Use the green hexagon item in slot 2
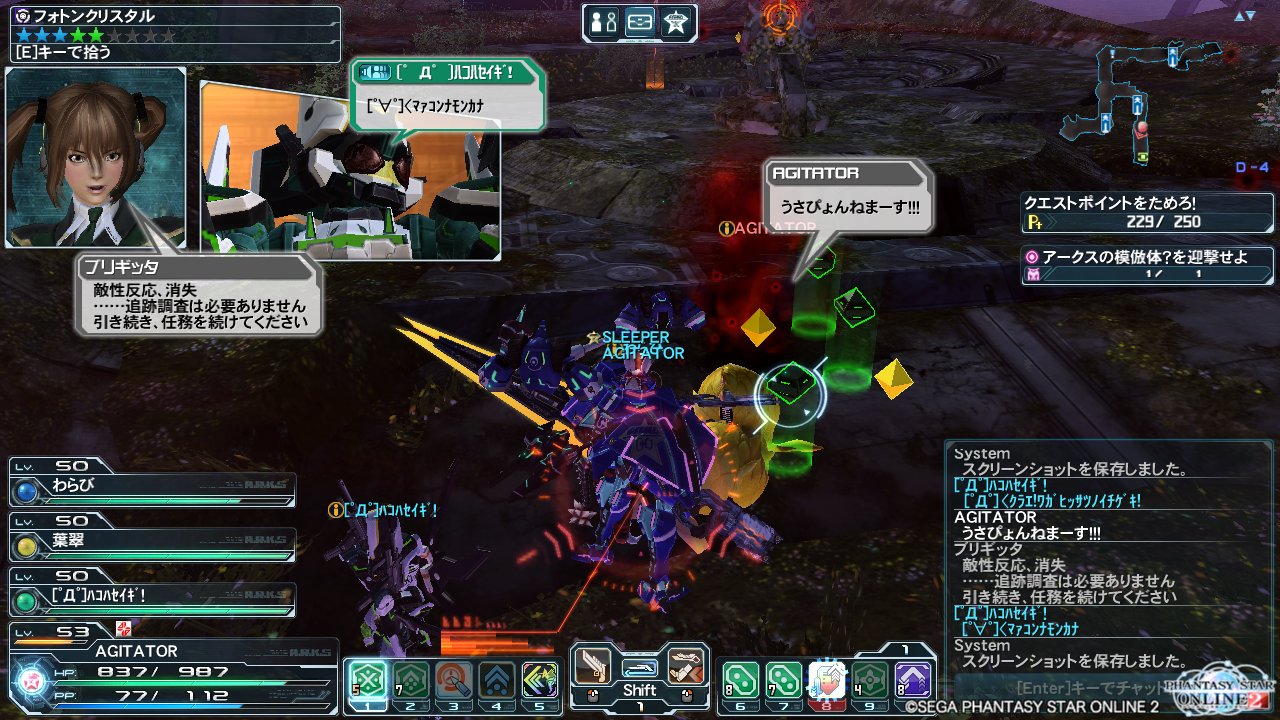The height and width of the screenshot is (720, 1280). click(x=411, y=680)
